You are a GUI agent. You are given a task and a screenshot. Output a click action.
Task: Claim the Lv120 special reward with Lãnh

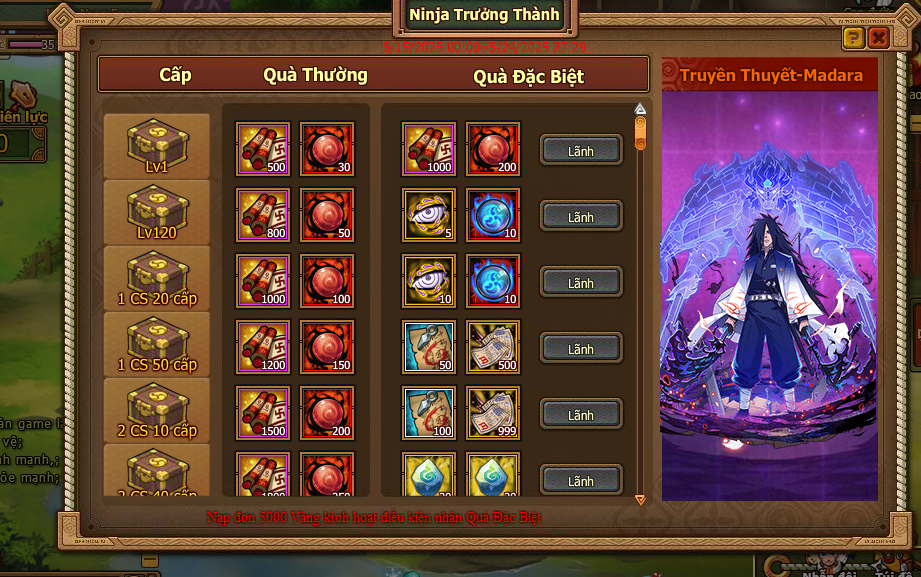[581, 217]
